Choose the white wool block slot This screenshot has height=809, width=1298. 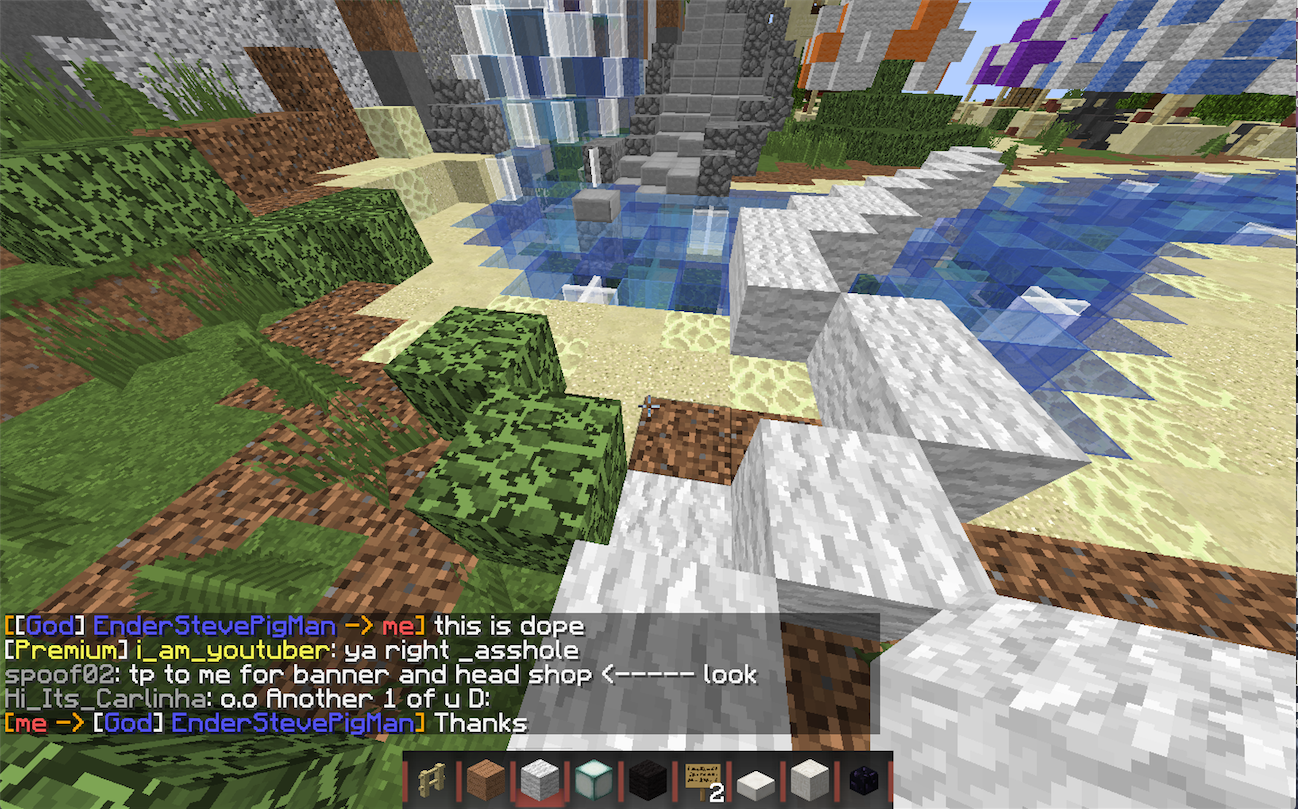[537, 779]
